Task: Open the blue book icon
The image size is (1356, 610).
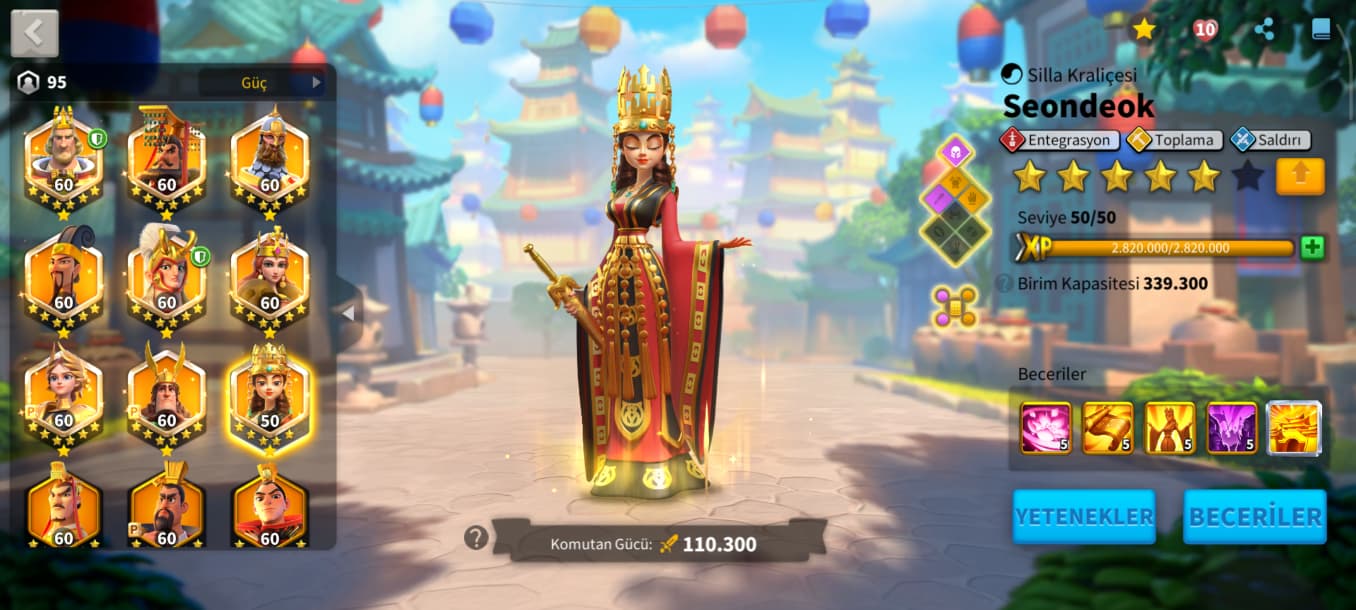Action: tap(1321, 29)
